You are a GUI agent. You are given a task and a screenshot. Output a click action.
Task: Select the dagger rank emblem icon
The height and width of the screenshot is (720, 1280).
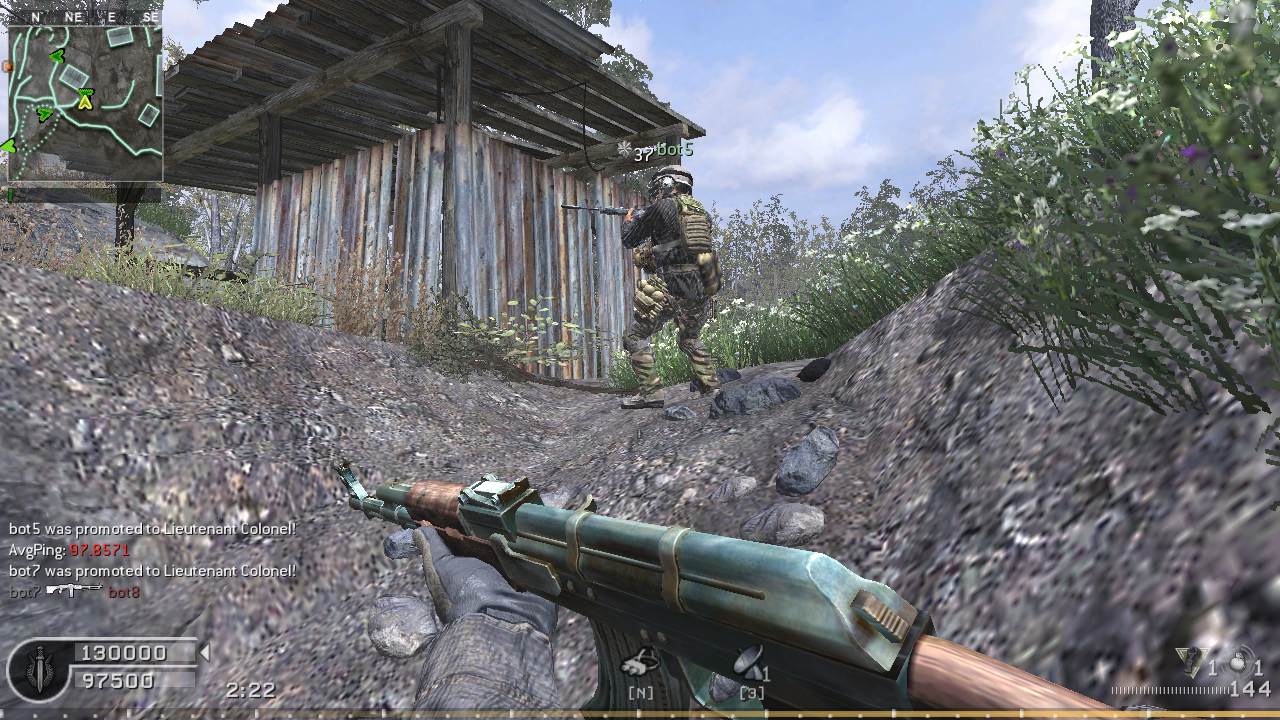(40, 667)
